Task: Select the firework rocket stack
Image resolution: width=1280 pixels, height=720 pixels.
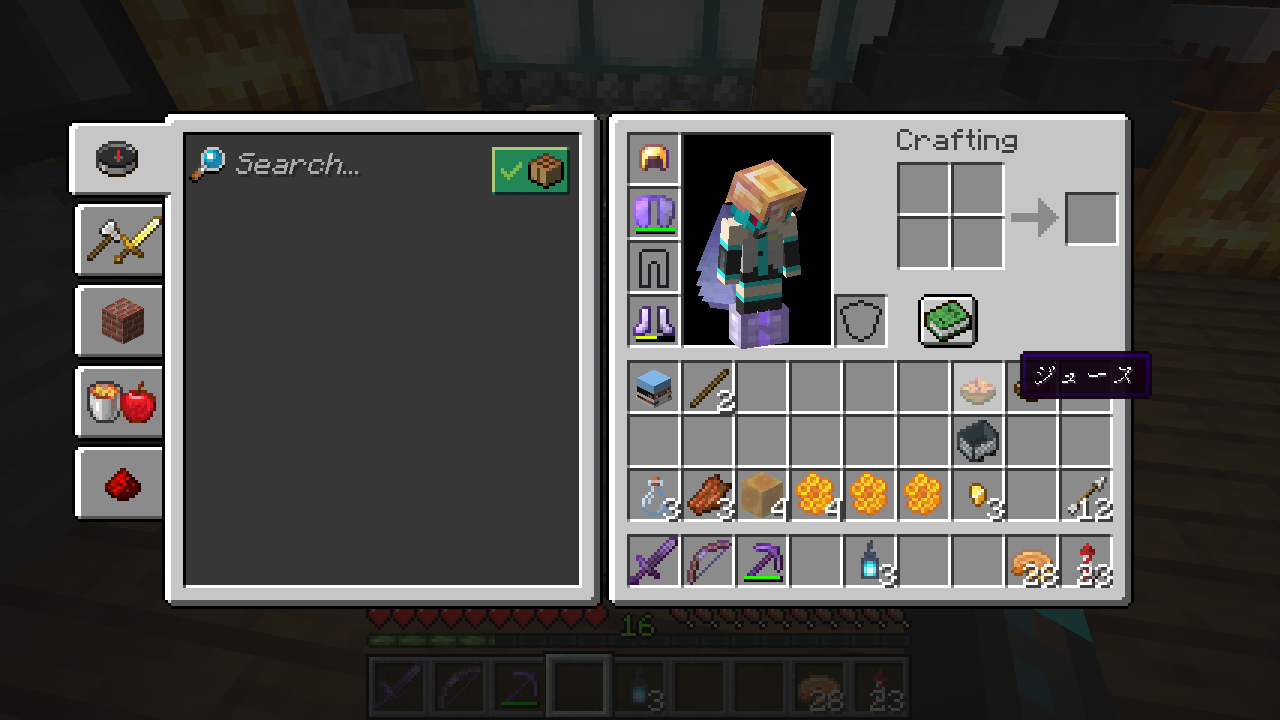Action: [1087, 561]
